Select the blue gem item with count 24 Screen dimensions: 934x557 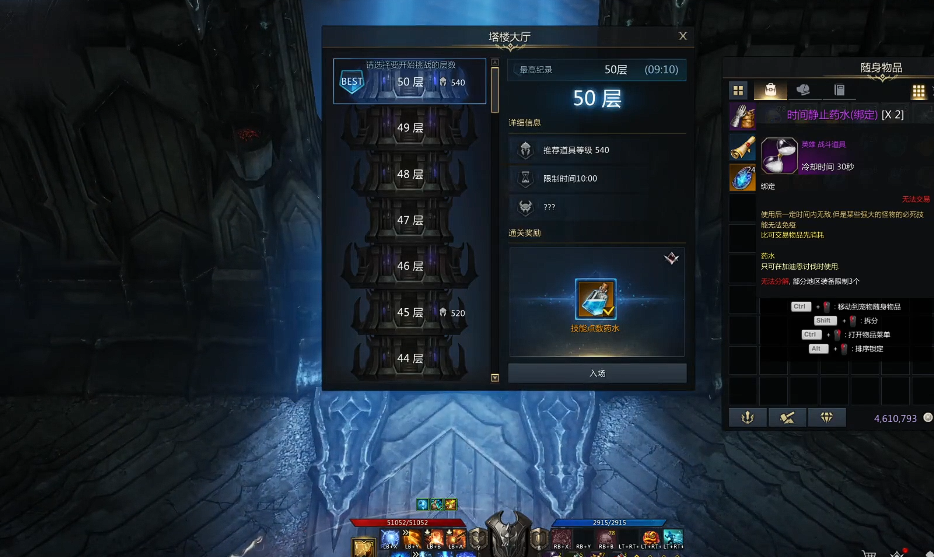[x=741, y=178]
